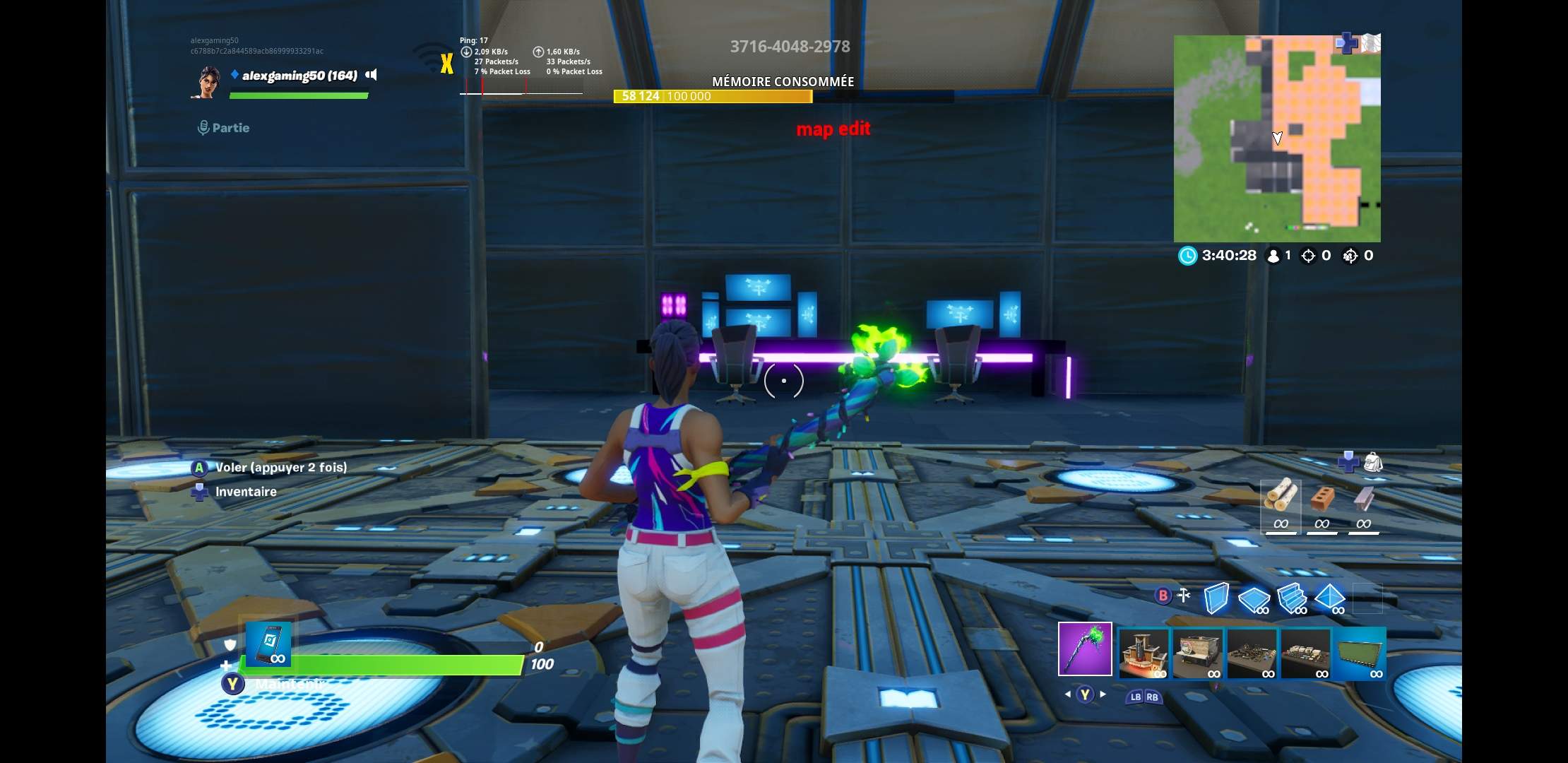The width and height of the screenshot is (1568, 763).
Task: Click the phone tool icon
Action: click(268, 643)
